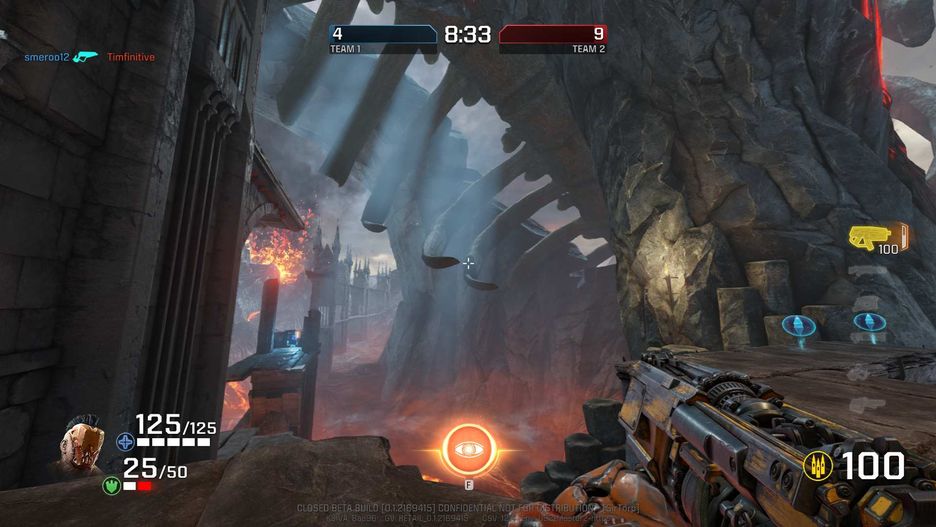Activate the orange eye ability icon

point(467,450)
